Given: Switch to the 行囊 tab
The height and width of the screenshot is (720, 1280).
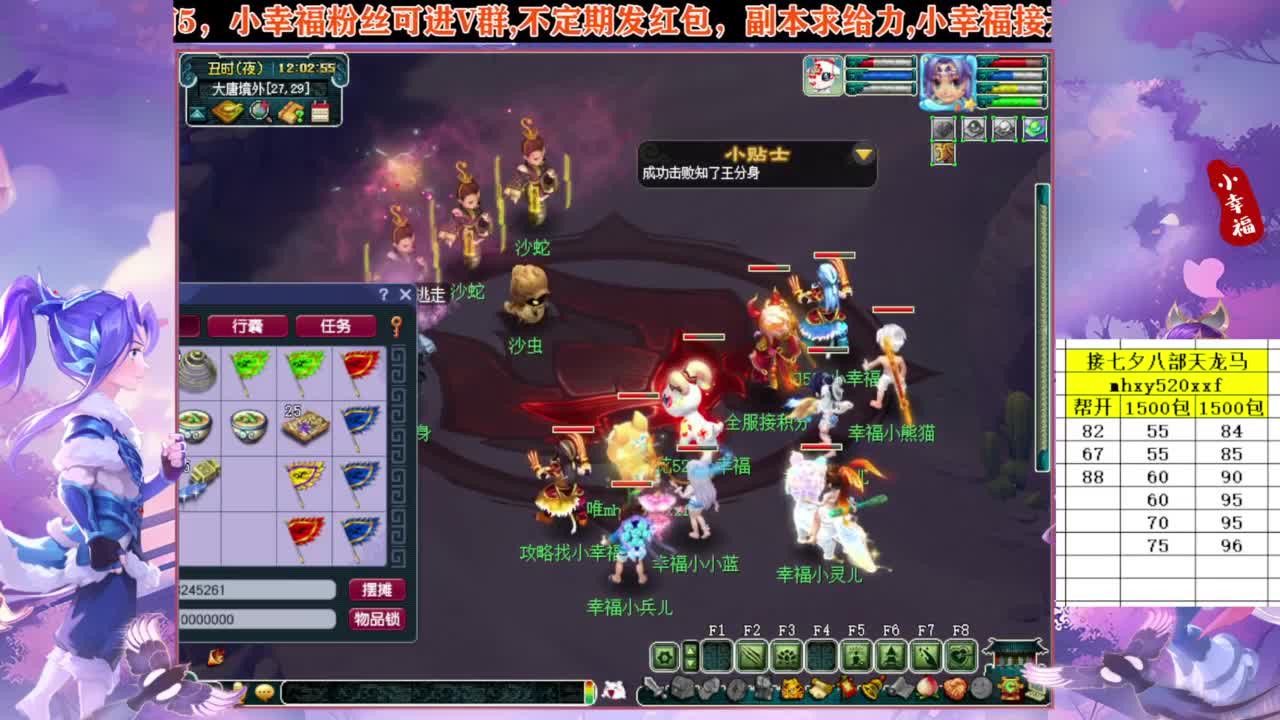Looking at the screenshot, I should pyautogui.click(x=249, y=325).
